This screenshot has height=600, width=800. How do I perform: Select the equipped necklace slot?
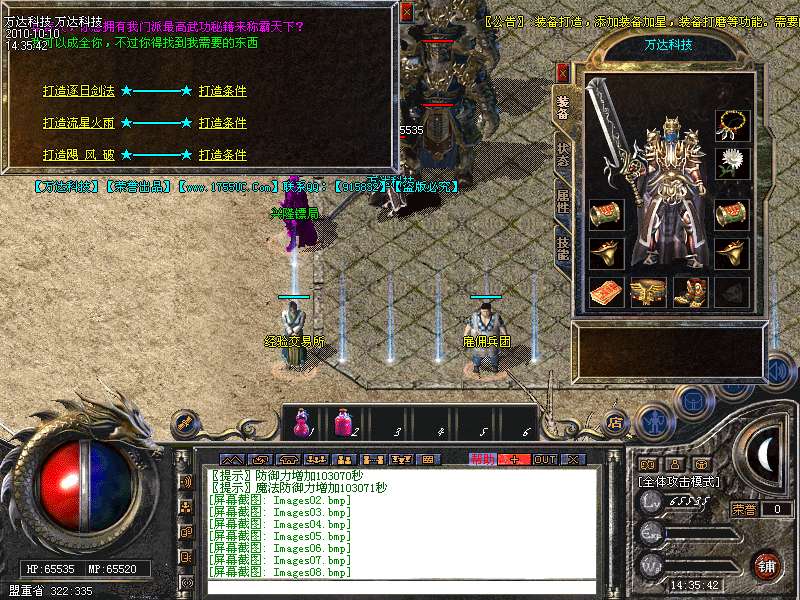pos(733,125)
